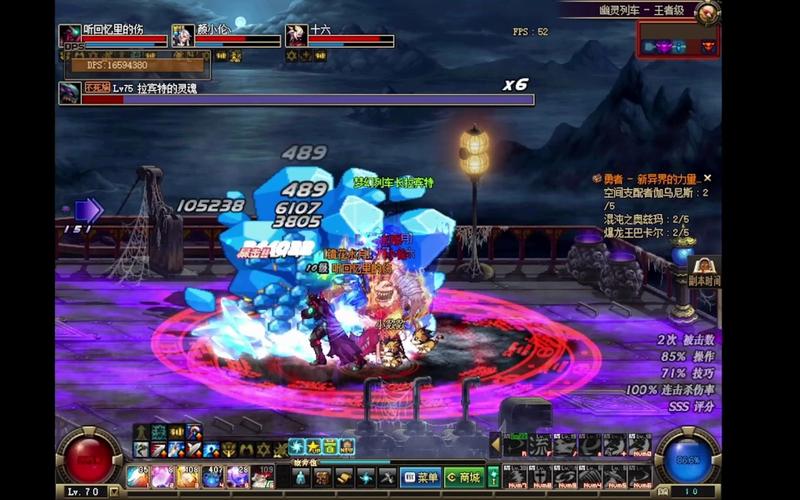Click the purple fatigue arrow indicator

(88, 211)
